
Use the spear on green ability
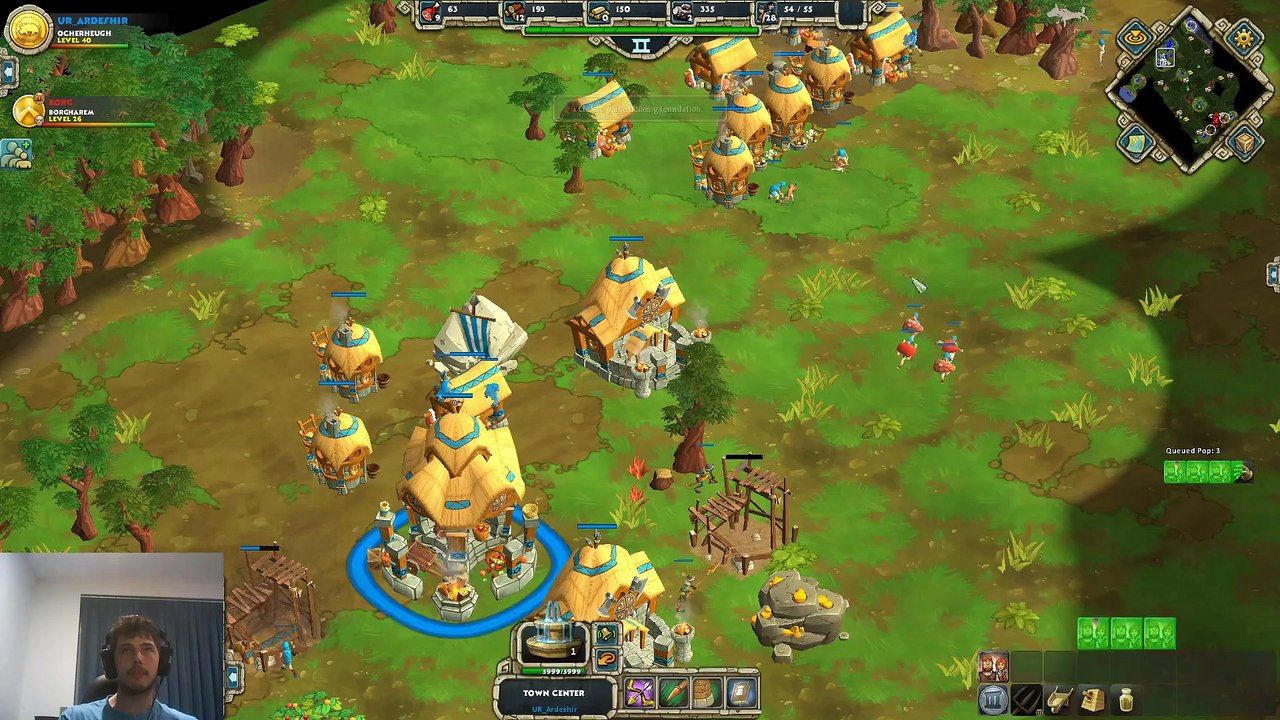673,692
